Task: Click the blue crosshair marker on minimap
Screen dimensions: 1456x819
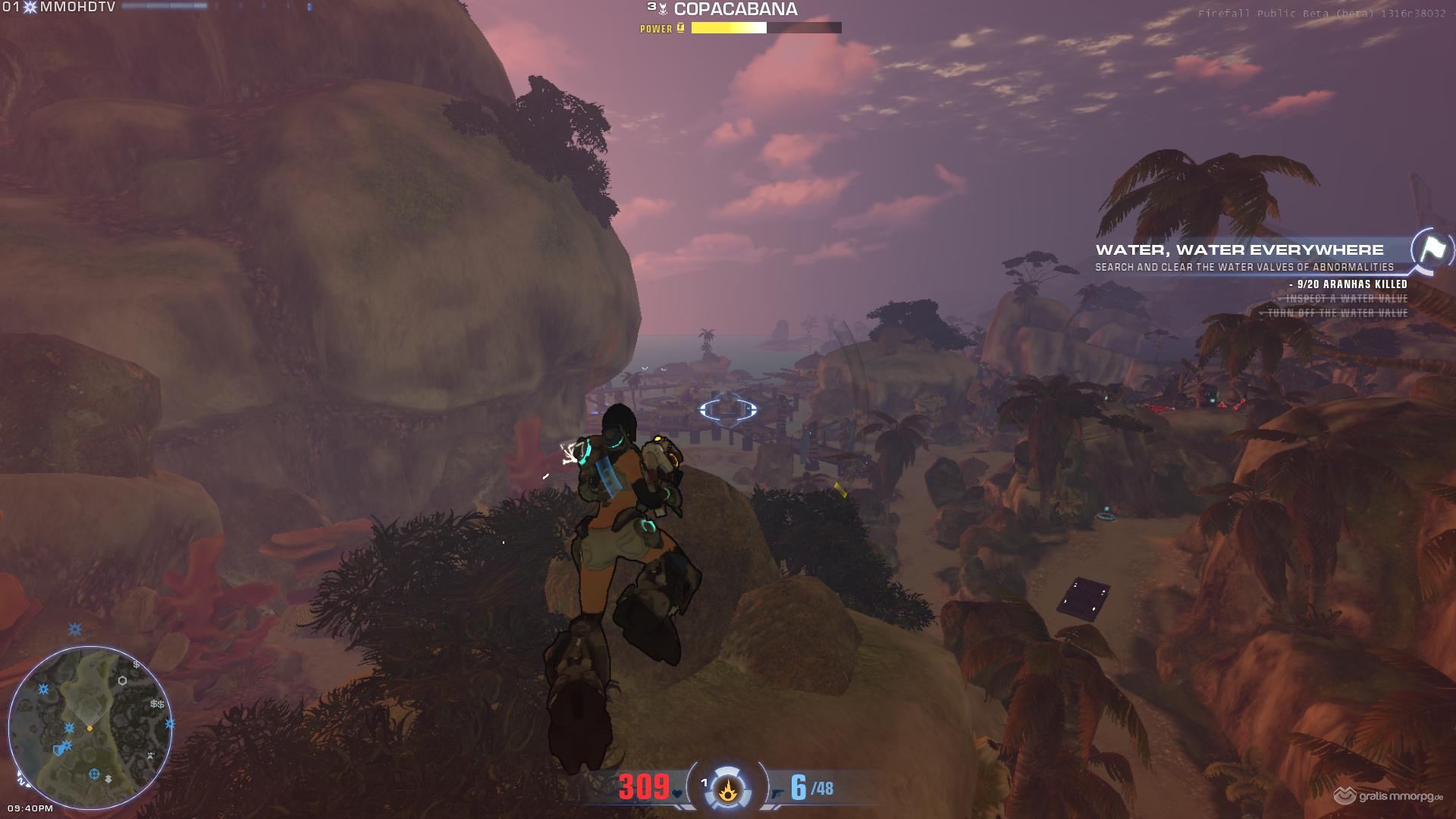Action: (94, 774)
